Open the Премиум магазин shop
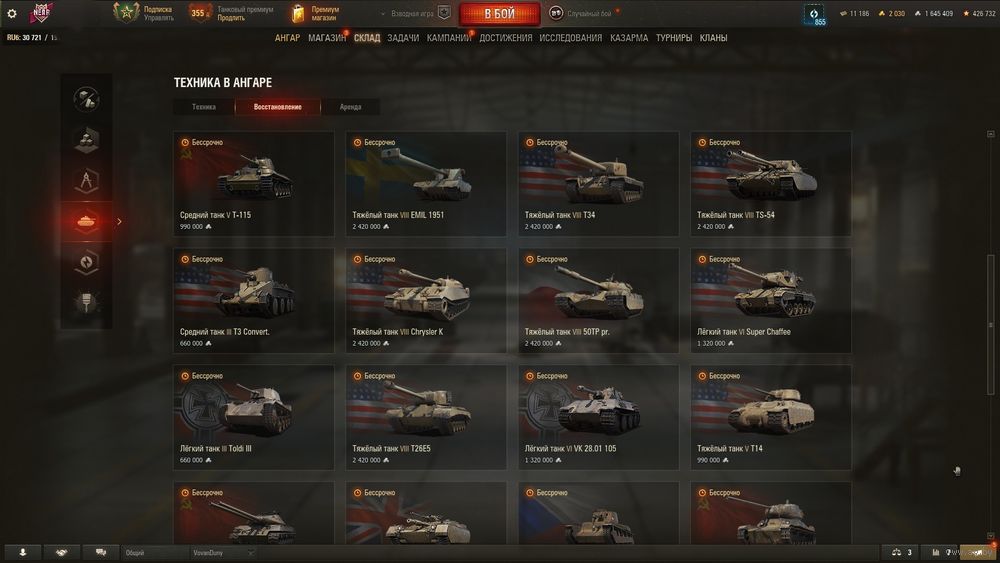 [316, 13]
